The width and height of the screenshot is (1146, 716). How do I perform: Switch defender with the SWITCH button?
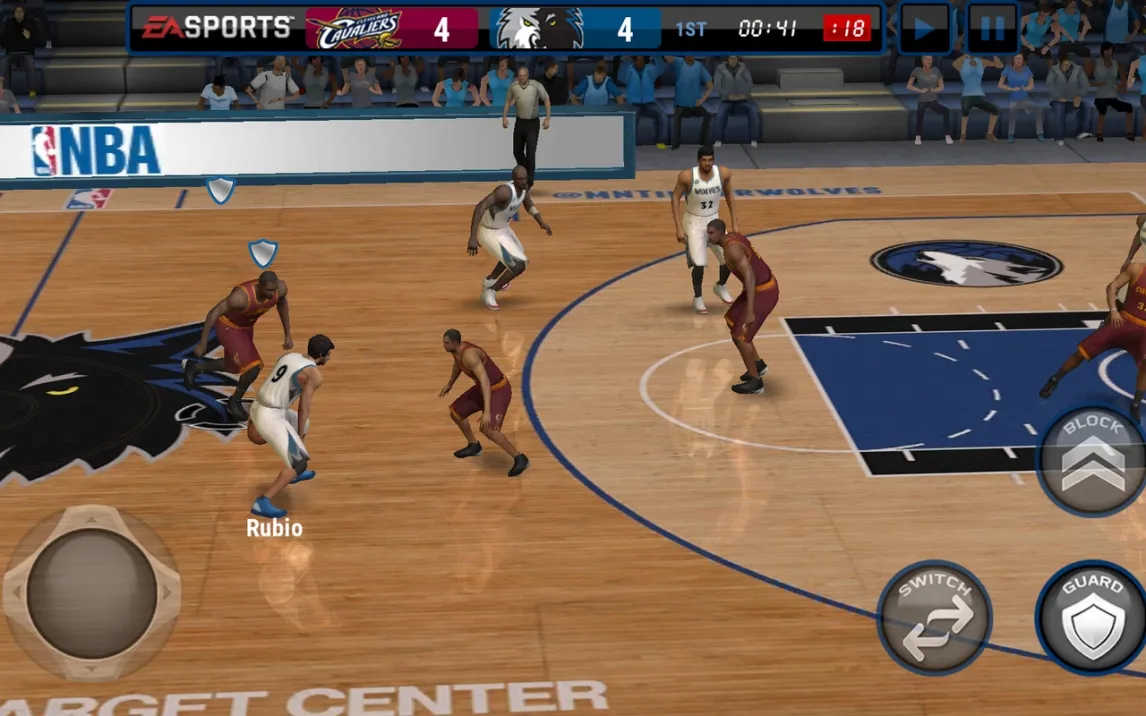pos(934,616)
